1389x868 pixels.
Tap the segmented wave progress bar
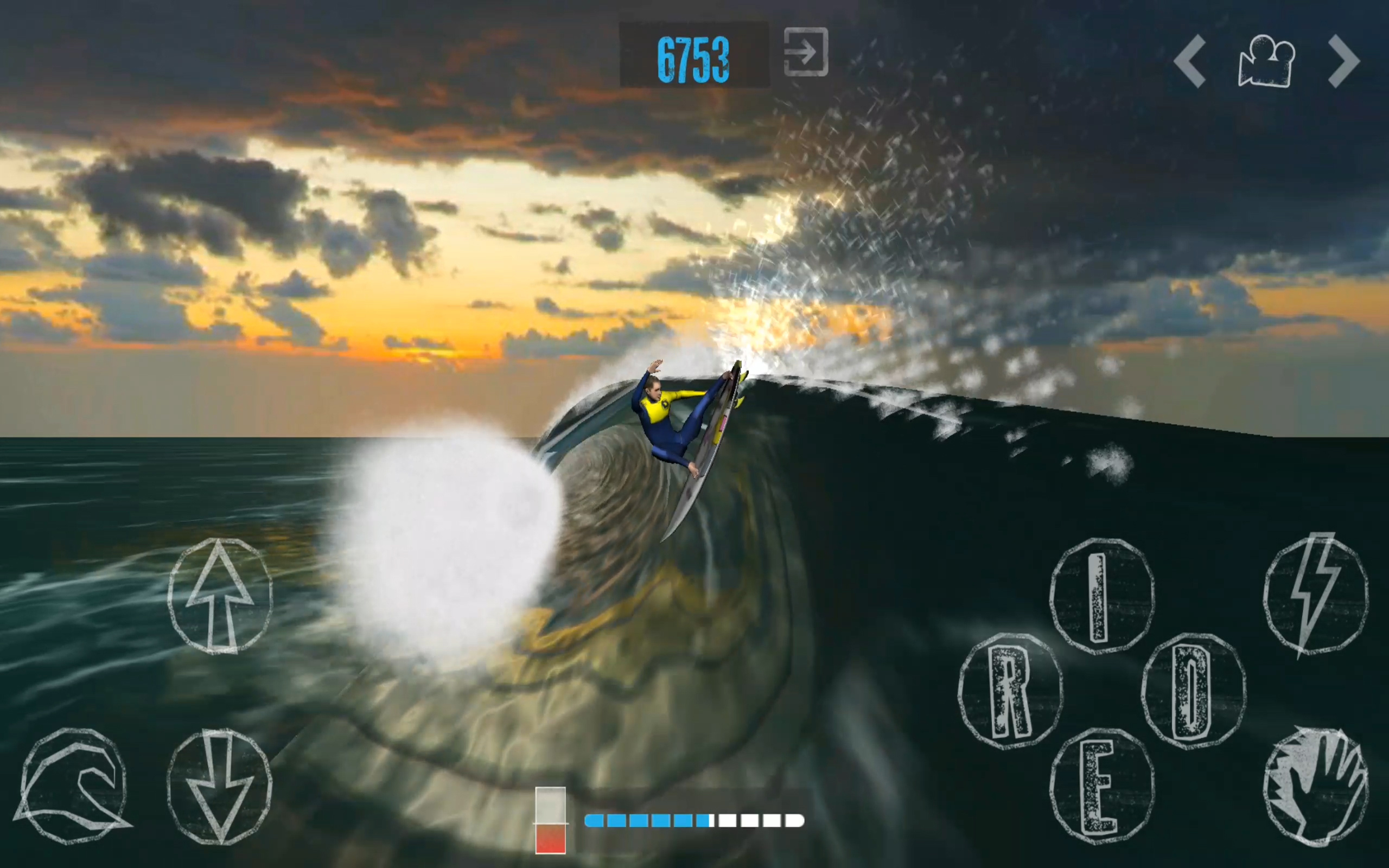[x=694, y=822]
